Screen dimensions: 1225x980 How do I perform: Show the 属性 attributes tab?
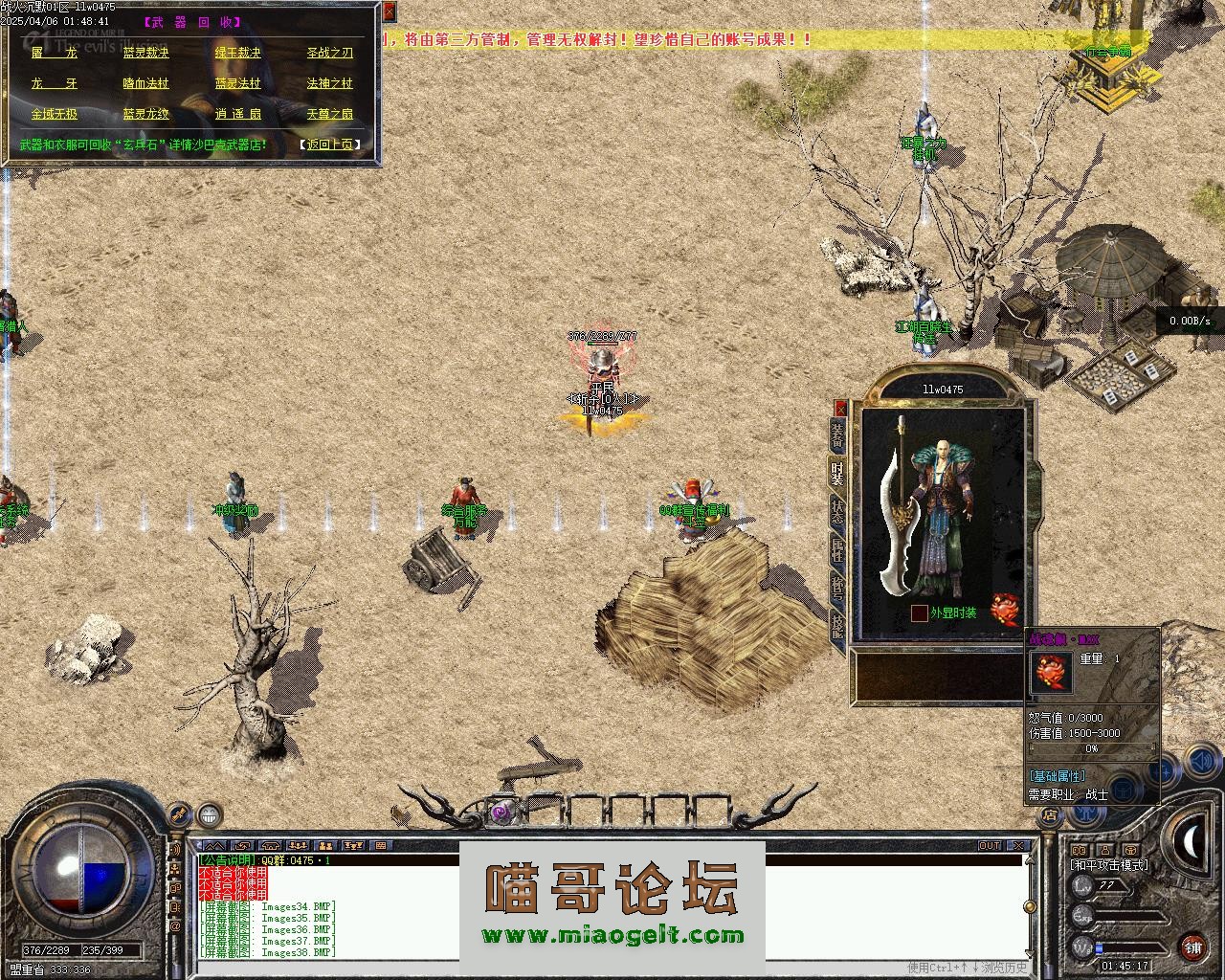click(x=837, y=548)
